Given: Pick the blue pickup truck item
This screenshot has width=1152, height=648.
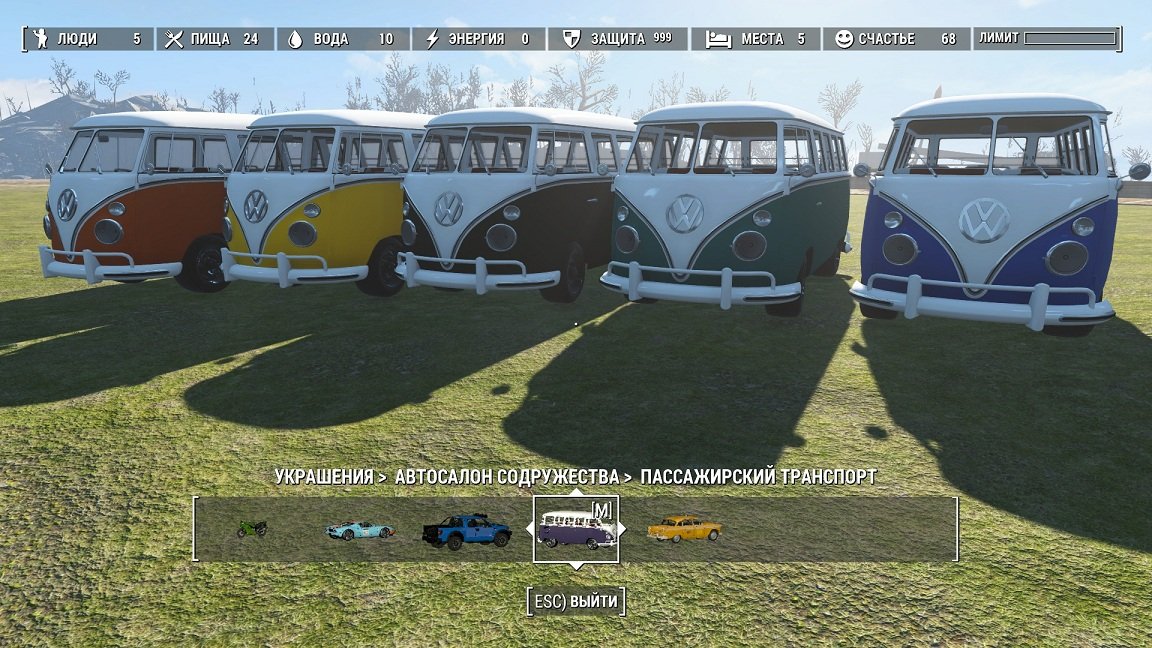Looking at the screenshot, I should click(x=466, y=531).
